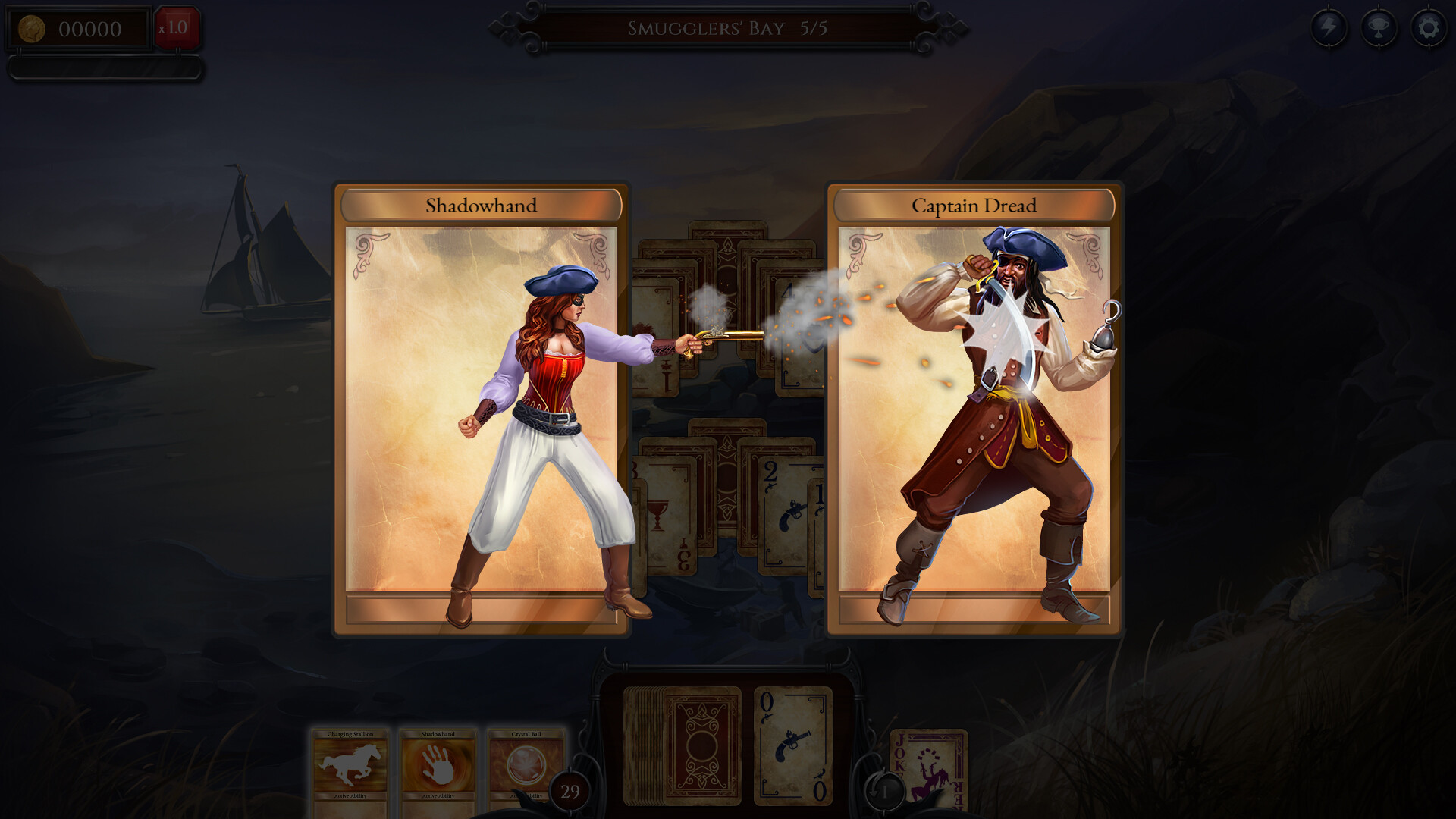Click the 29 counter on Crystal Ball
The image size is (1456, 819).
570,792
